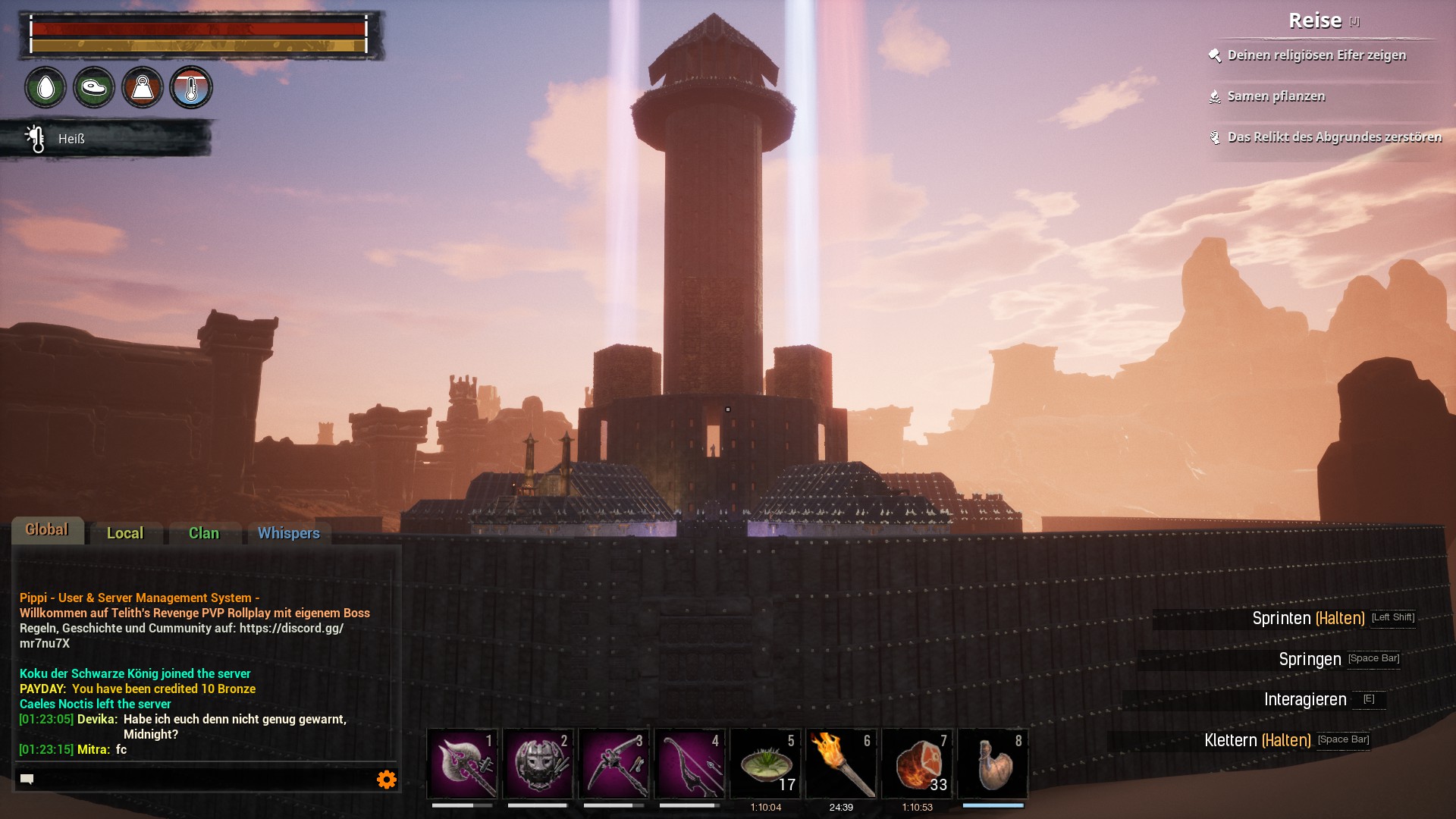Viewport: 1456px width, 819px height.
Task: Choose the masked shield in hotbar slot 2
Action: pyautogui.click(x=538, y=764)
